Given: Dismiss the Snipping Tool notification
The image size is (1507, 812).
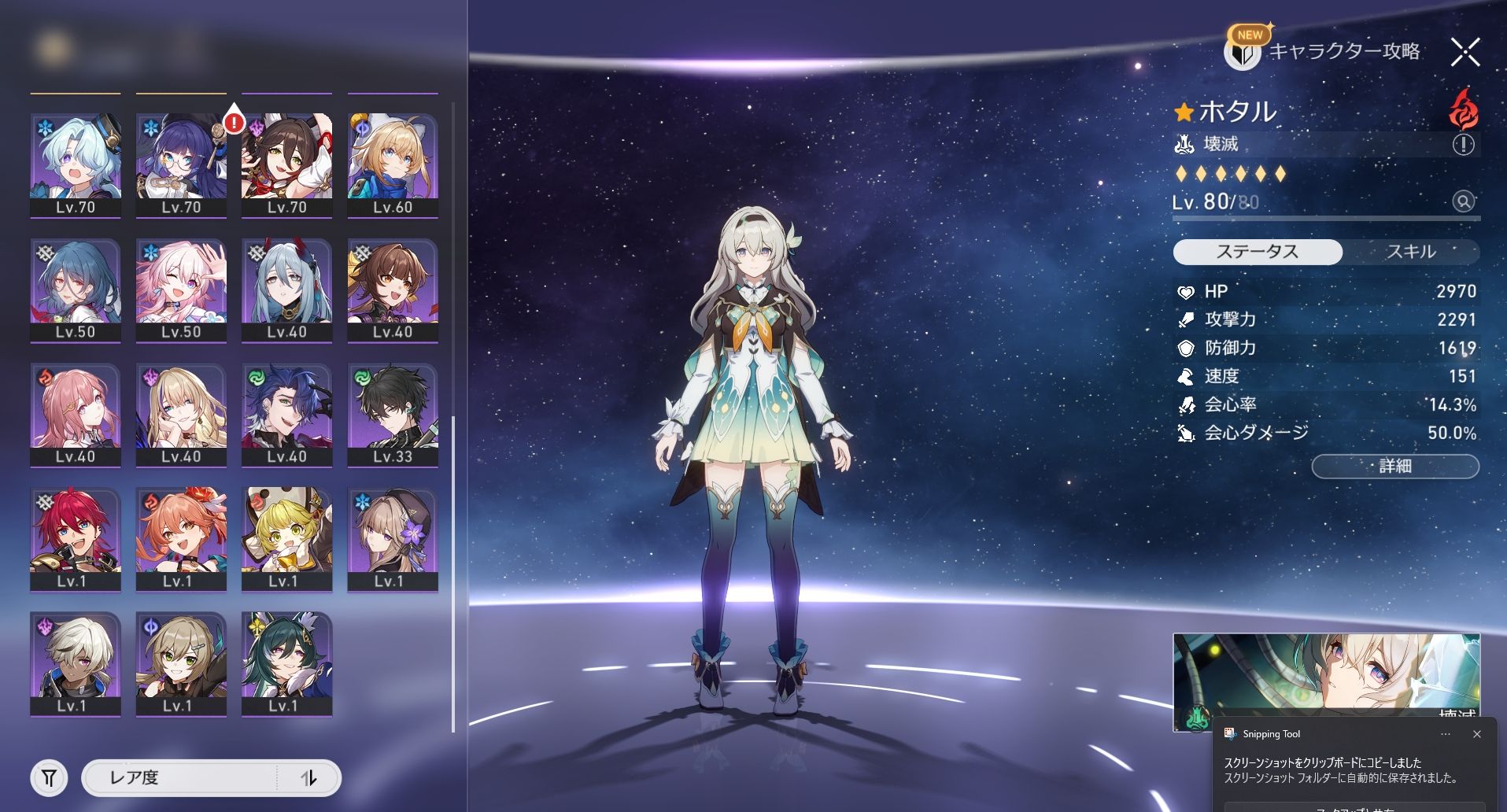Looking at the screenshot, I should (x=1476, y=734).
